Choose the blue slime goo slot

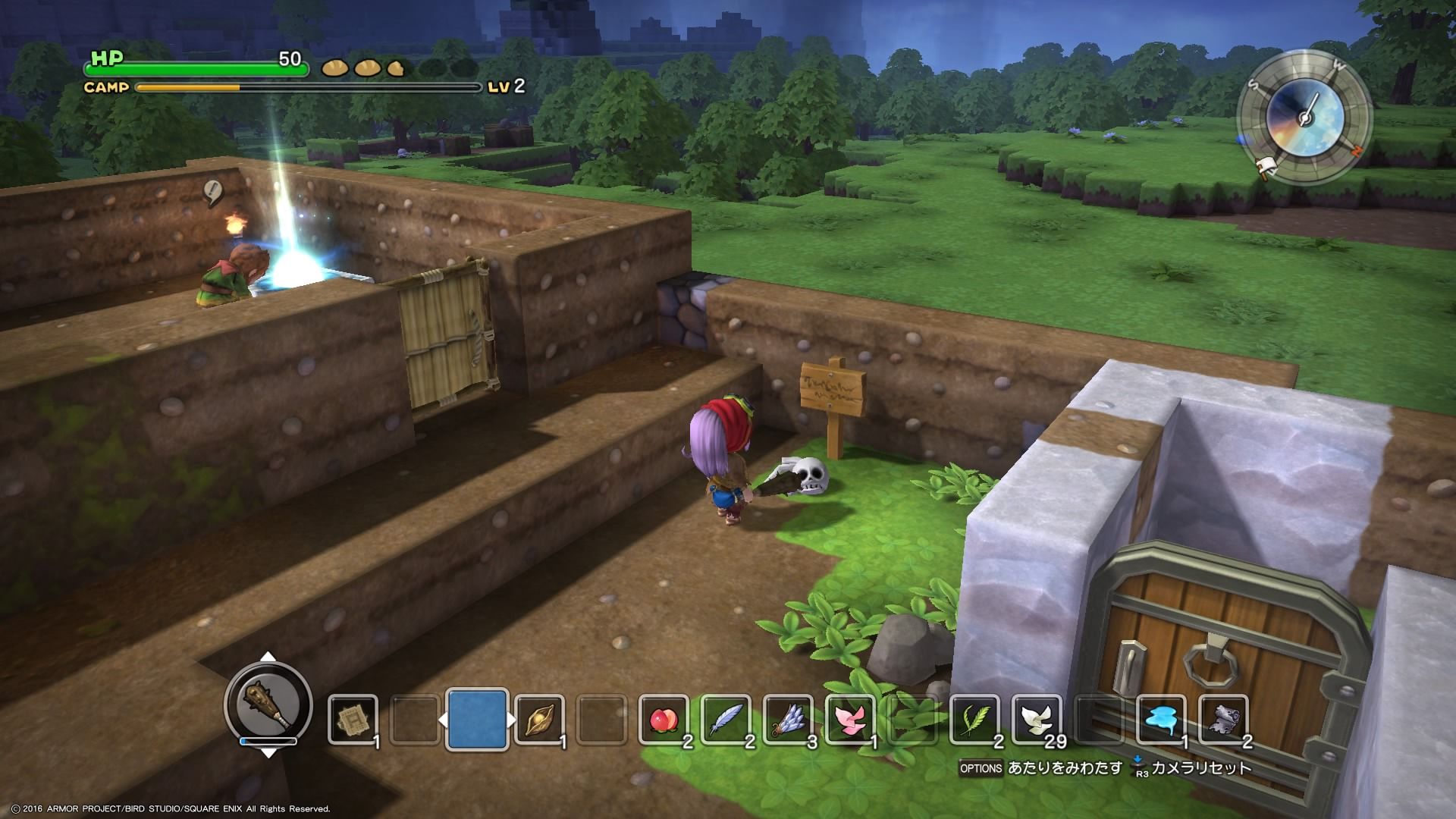pyautogui.click(x=1161, y=719)
